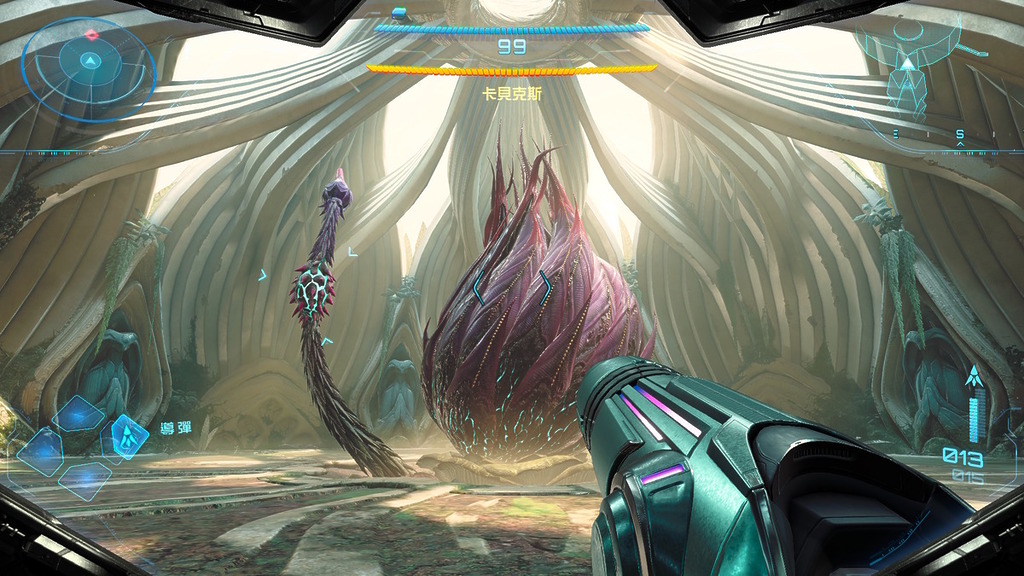Click the S heading on the compass strip
Image resolution: width=1024 pixels, height=576 pixels.
[x=960, y=134]
